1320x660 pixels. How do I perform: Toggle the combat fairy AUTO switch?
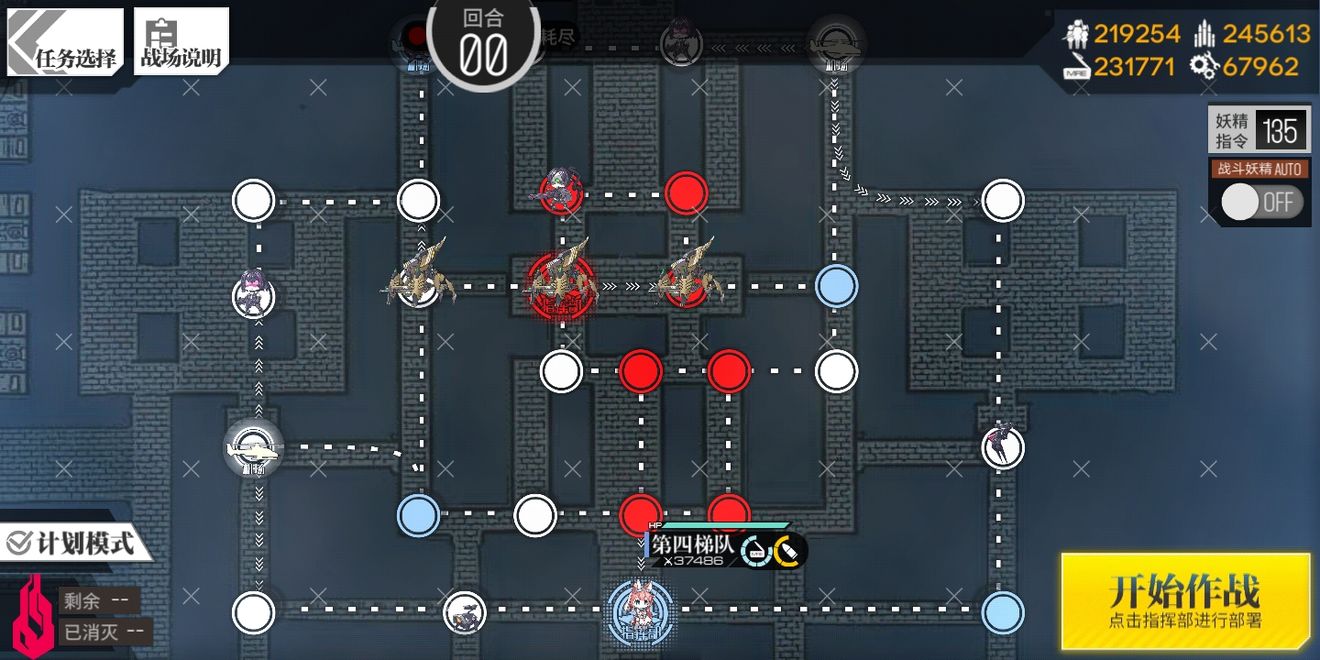(x=1261, y=202)
